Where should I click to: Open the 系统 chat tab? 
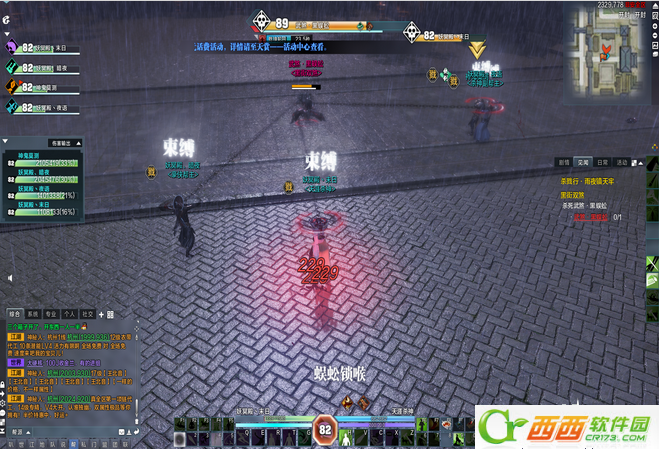click(x=32, y=313)
